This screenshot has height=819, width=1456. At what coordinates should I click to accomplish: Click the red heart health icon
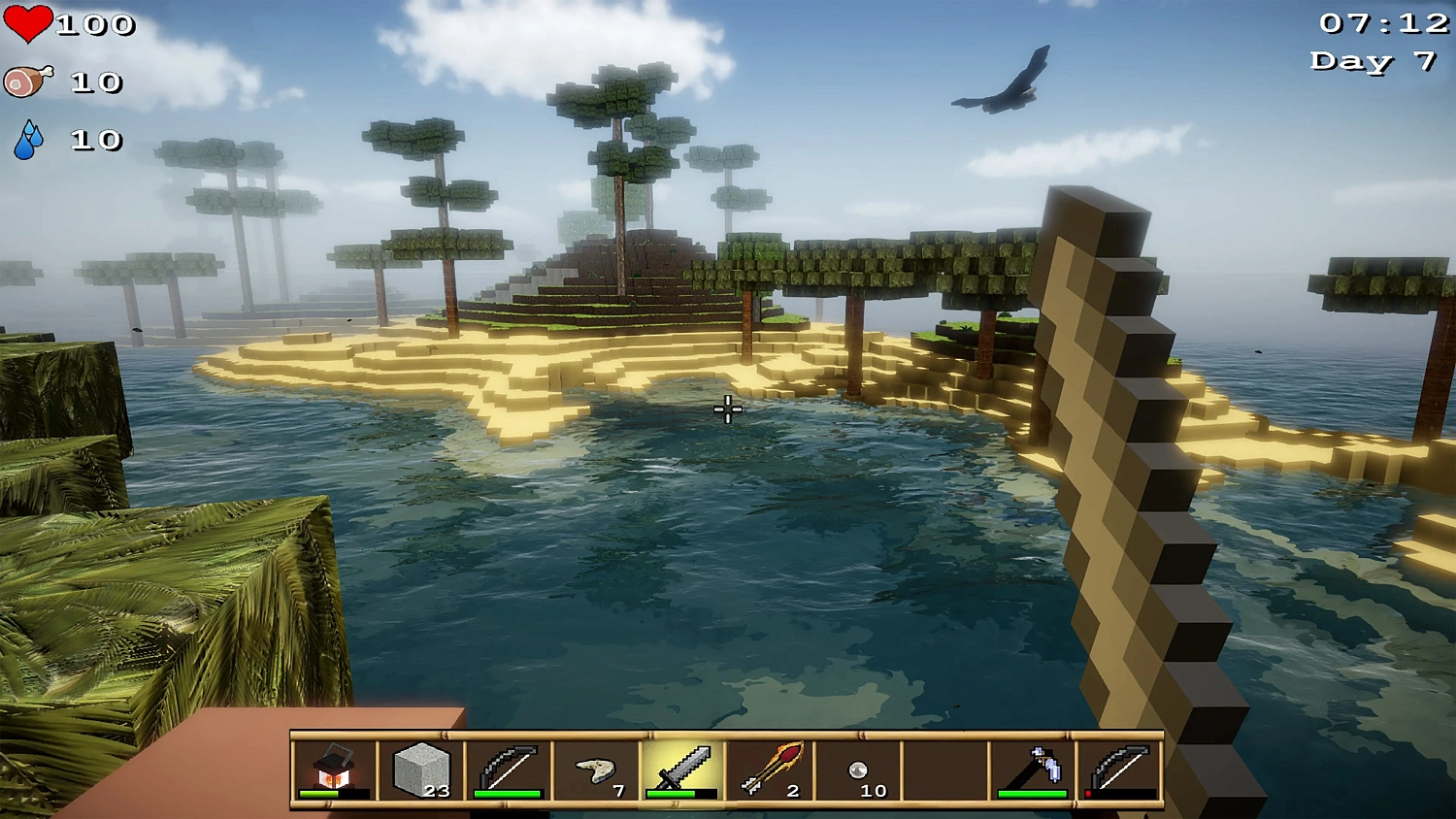[x=29, y=23]
